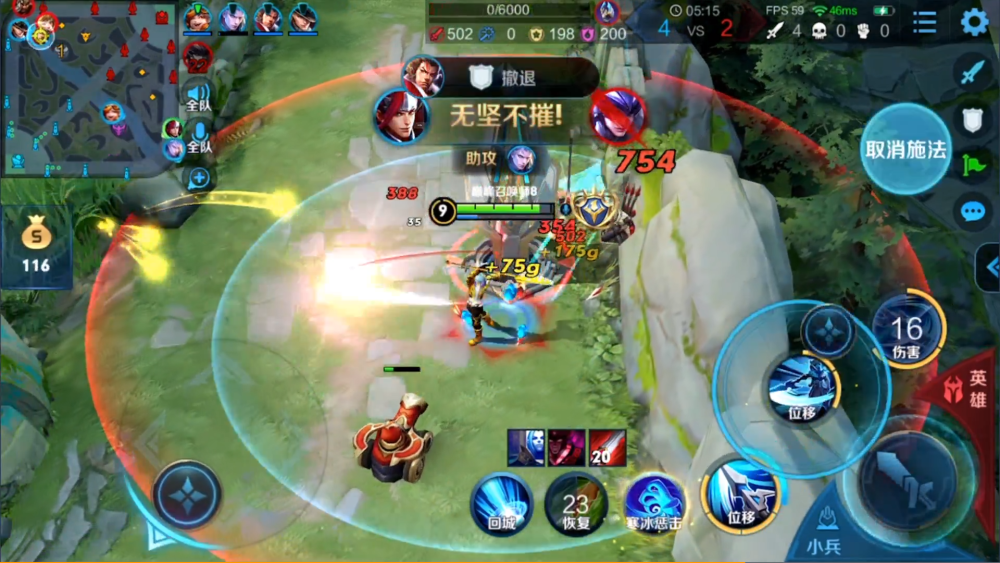The width and height of the screenshot is (1000, 563).
Task: Tap the 取消施法 cancel-cast button
Action: (x=905, y=149)
